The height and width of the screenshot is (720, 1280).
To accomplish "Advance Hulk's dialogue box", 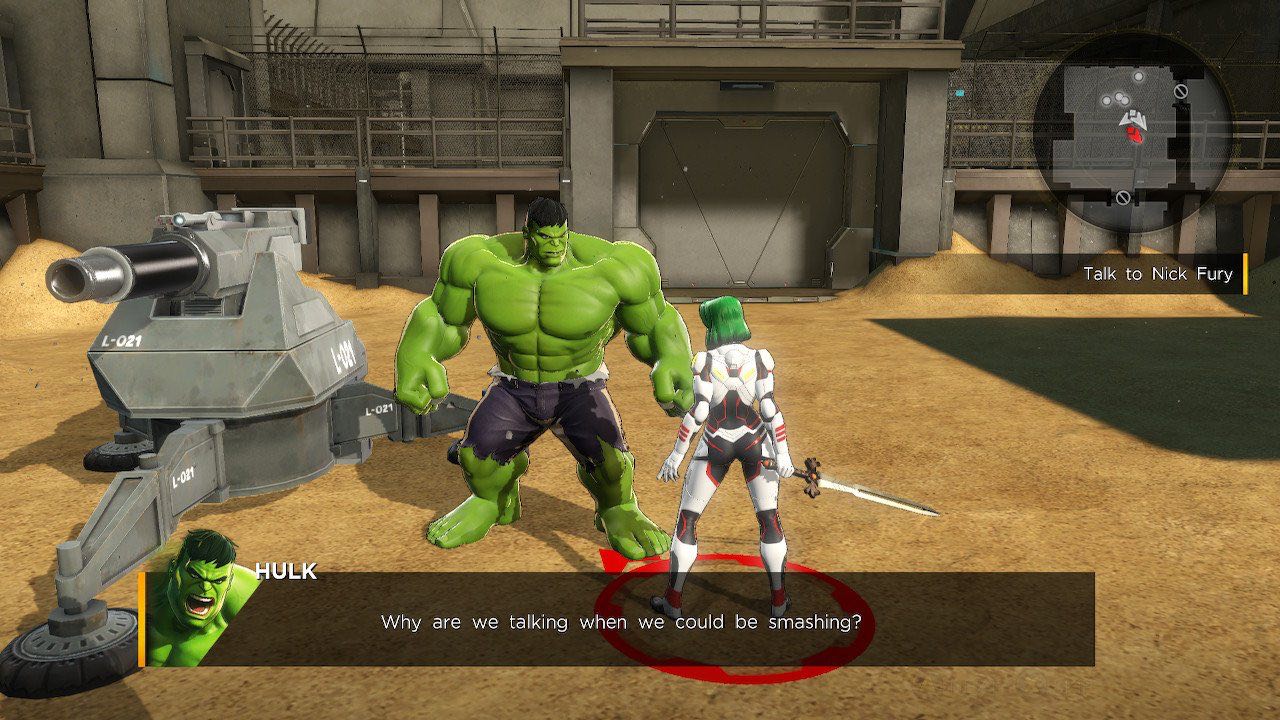I will point(620,621).
